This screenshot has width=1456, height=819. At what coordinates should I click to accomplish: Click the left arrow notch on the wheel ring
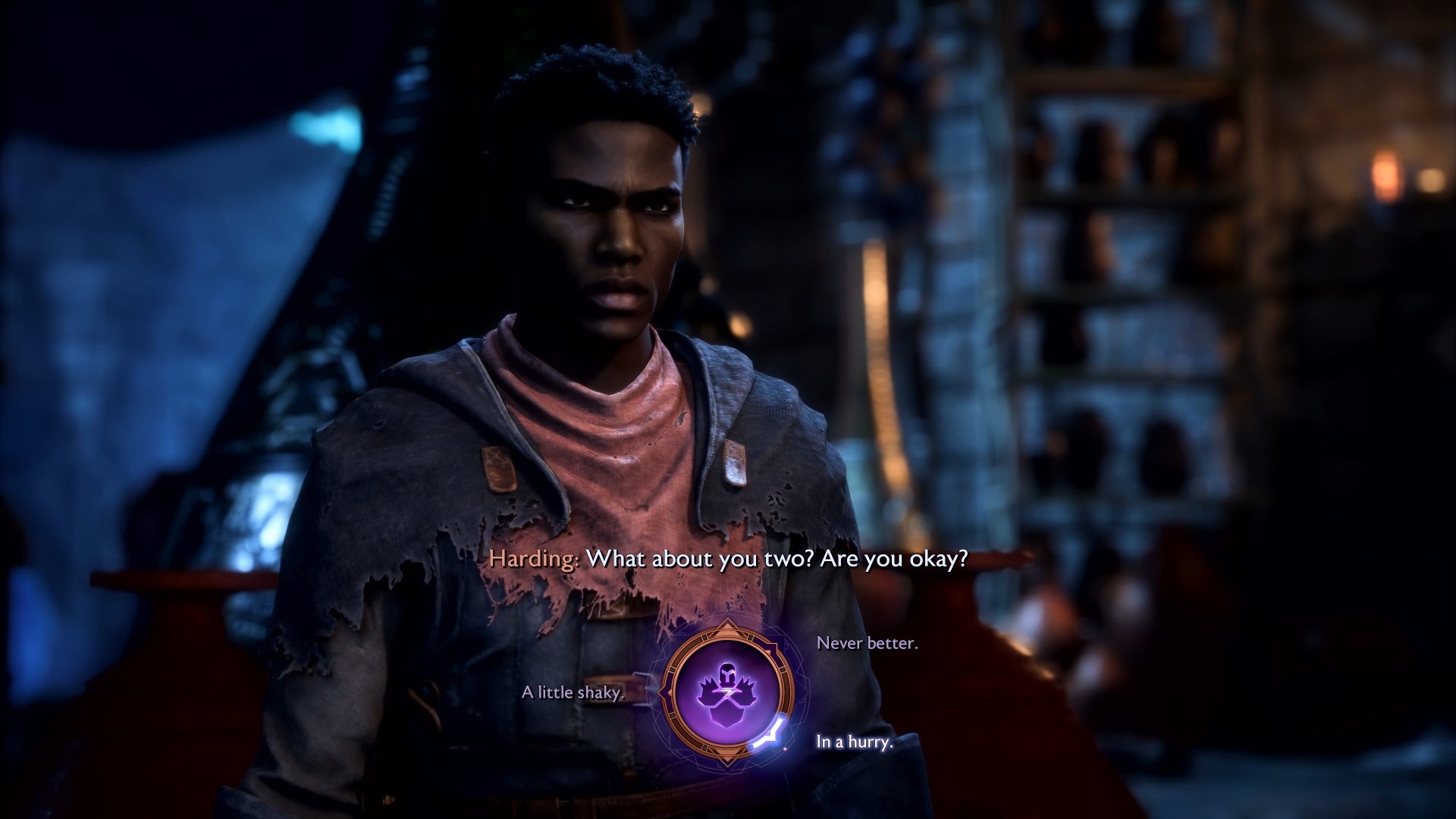(664, 692)
